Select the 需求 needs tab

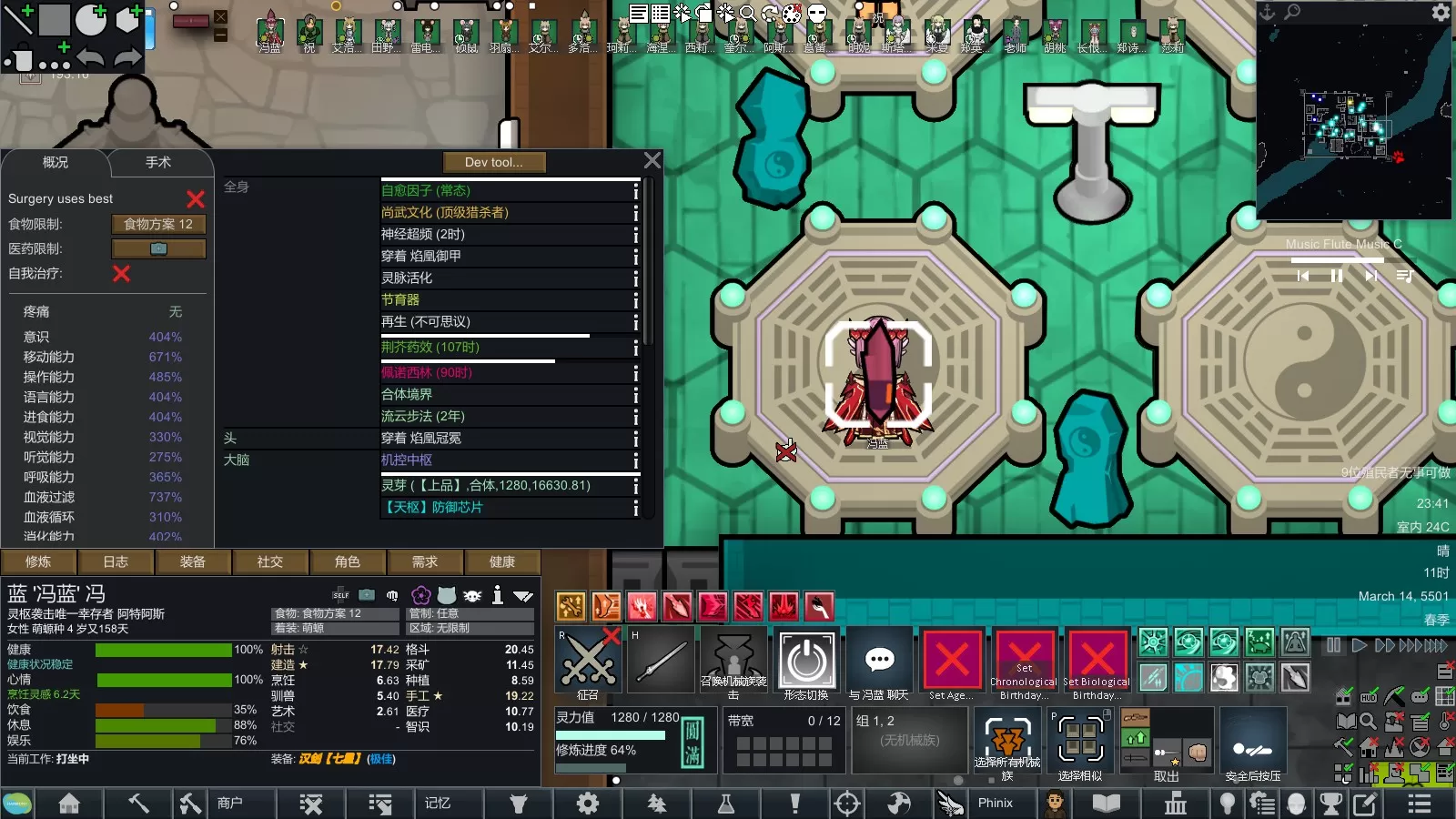point(425,561)
